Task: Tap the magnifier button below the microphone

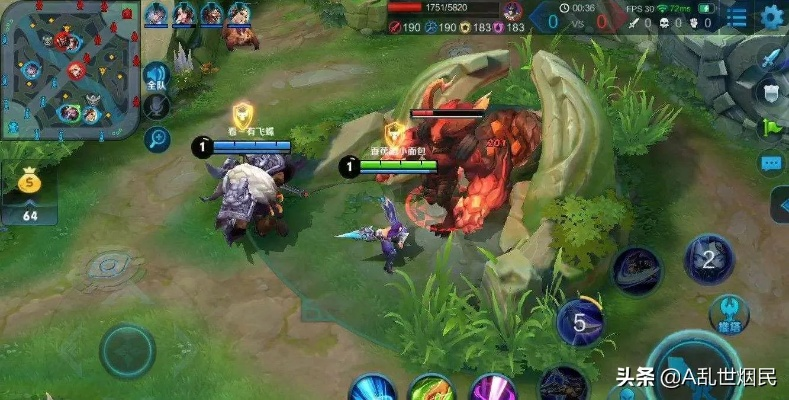Action: click(156, 139)
